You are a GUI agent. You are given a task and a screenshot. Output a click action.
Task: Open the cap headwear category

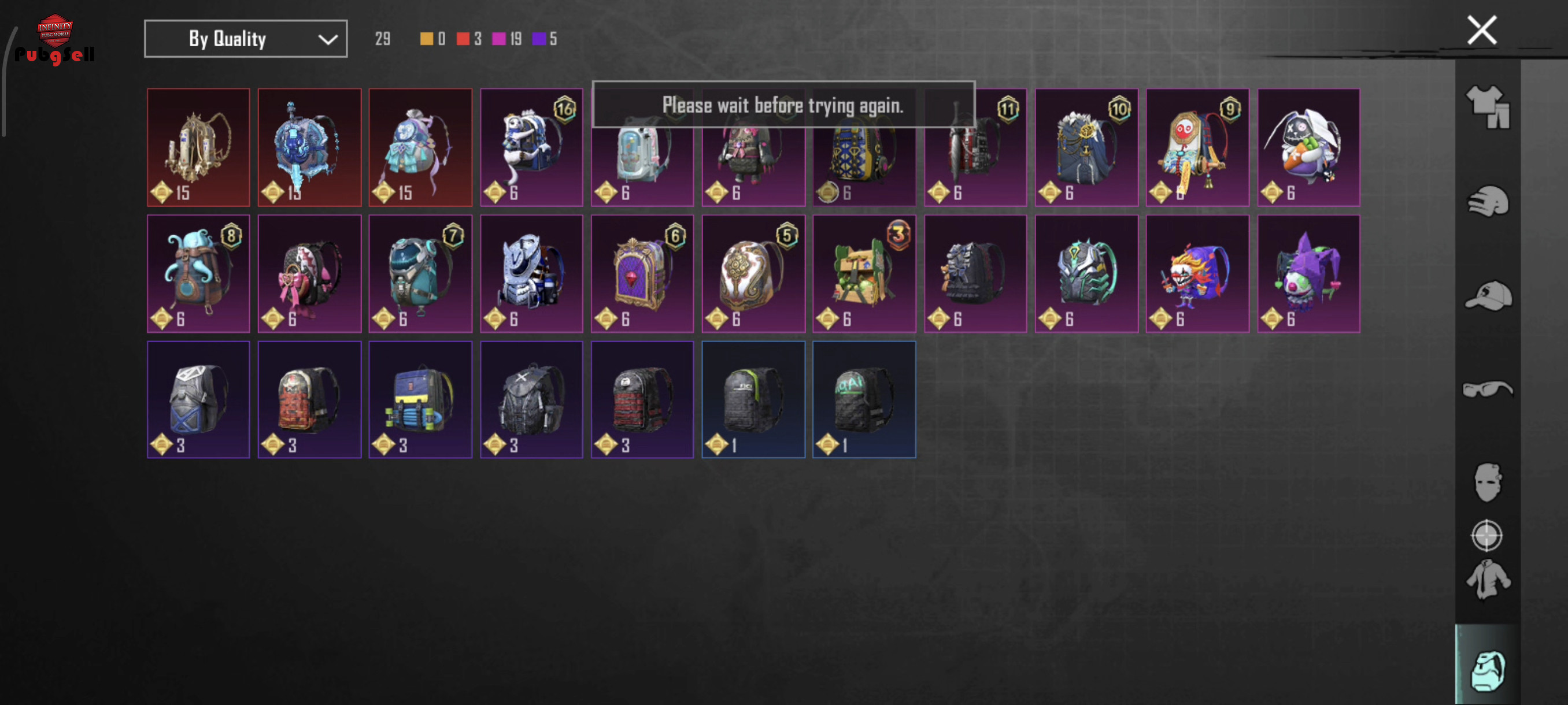tap(1487, 296)
